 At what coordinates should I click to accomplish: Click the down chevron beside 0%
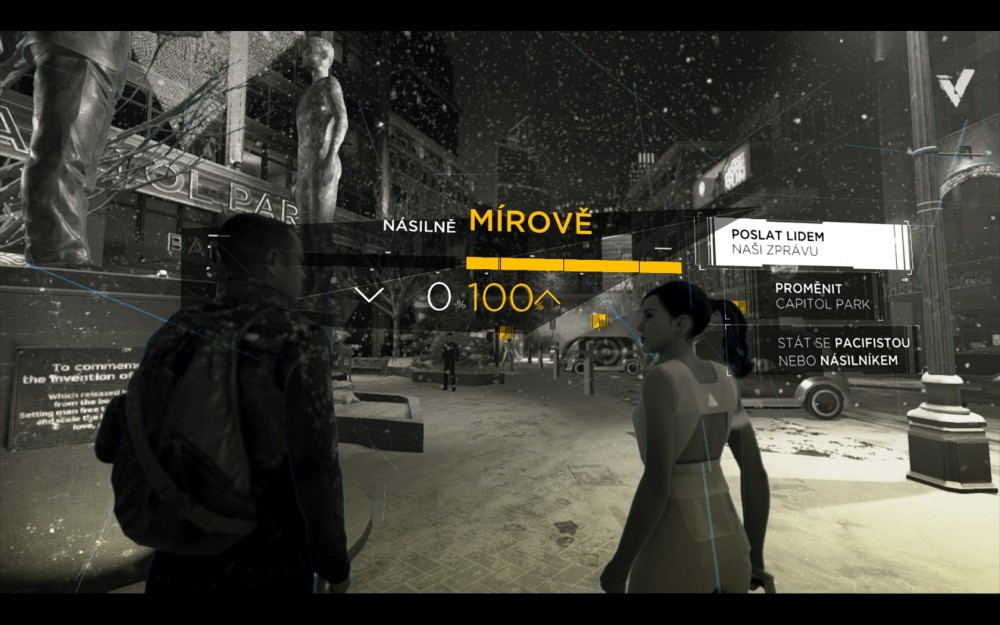pos(369,295)
